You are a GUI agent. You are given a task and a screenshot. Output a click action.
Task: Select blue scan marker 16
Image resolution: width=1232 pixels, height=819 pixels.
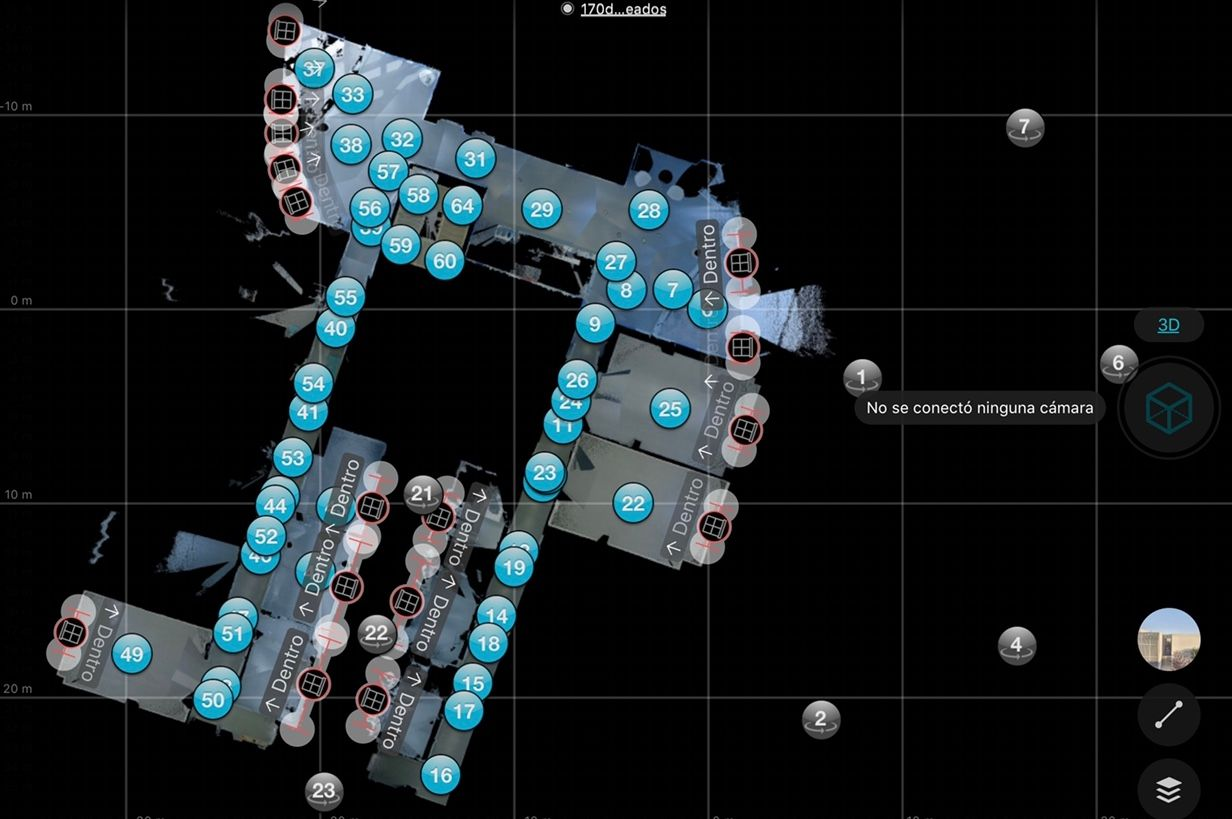pos(439,774)
